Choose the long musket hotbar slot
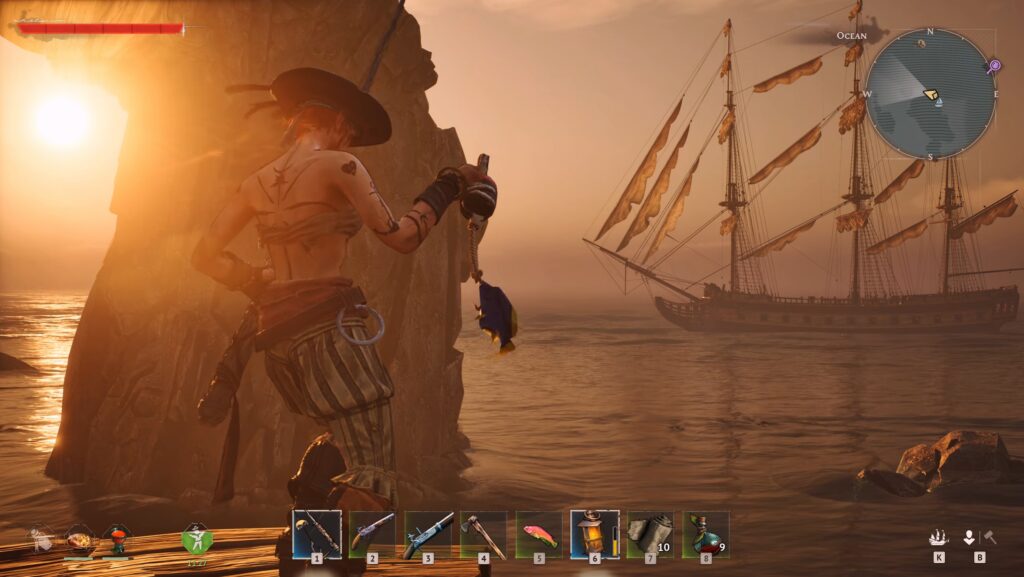Viewport: 1024px width, 577px height. click(428, 534)
